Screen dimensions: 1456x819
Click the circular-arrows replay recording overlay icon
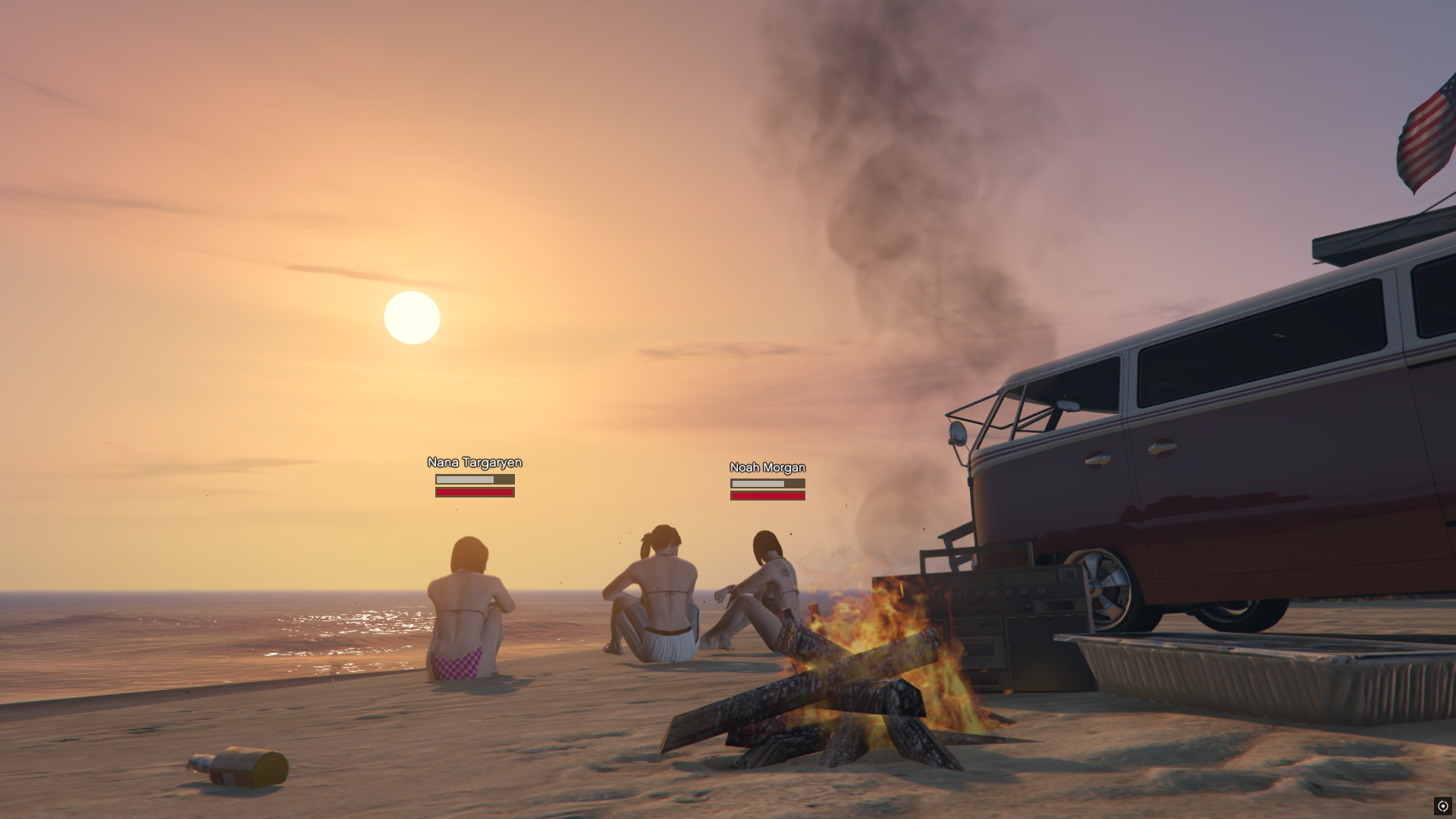coord(1442,806)
